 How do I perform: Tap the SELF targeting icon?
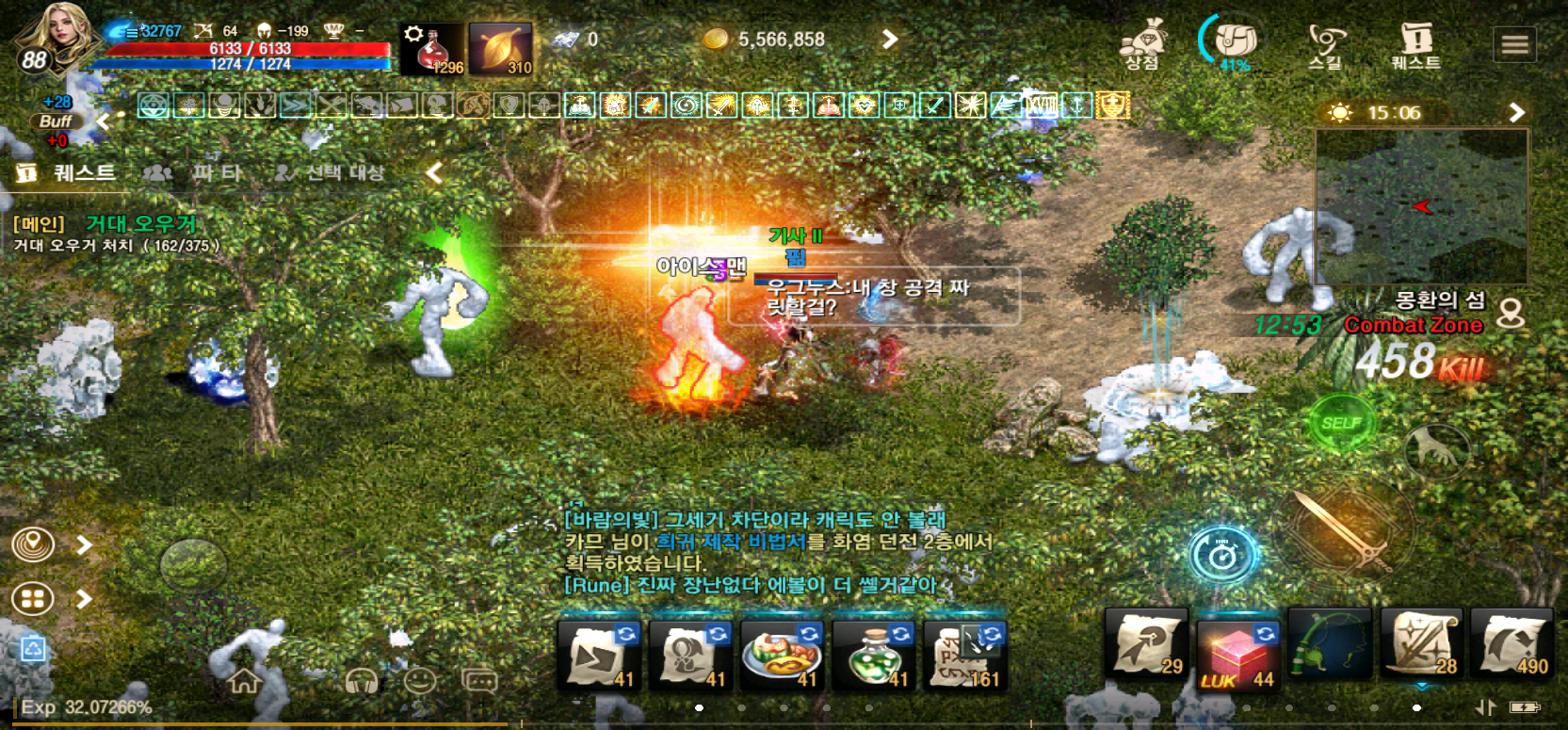[1344, 421]
